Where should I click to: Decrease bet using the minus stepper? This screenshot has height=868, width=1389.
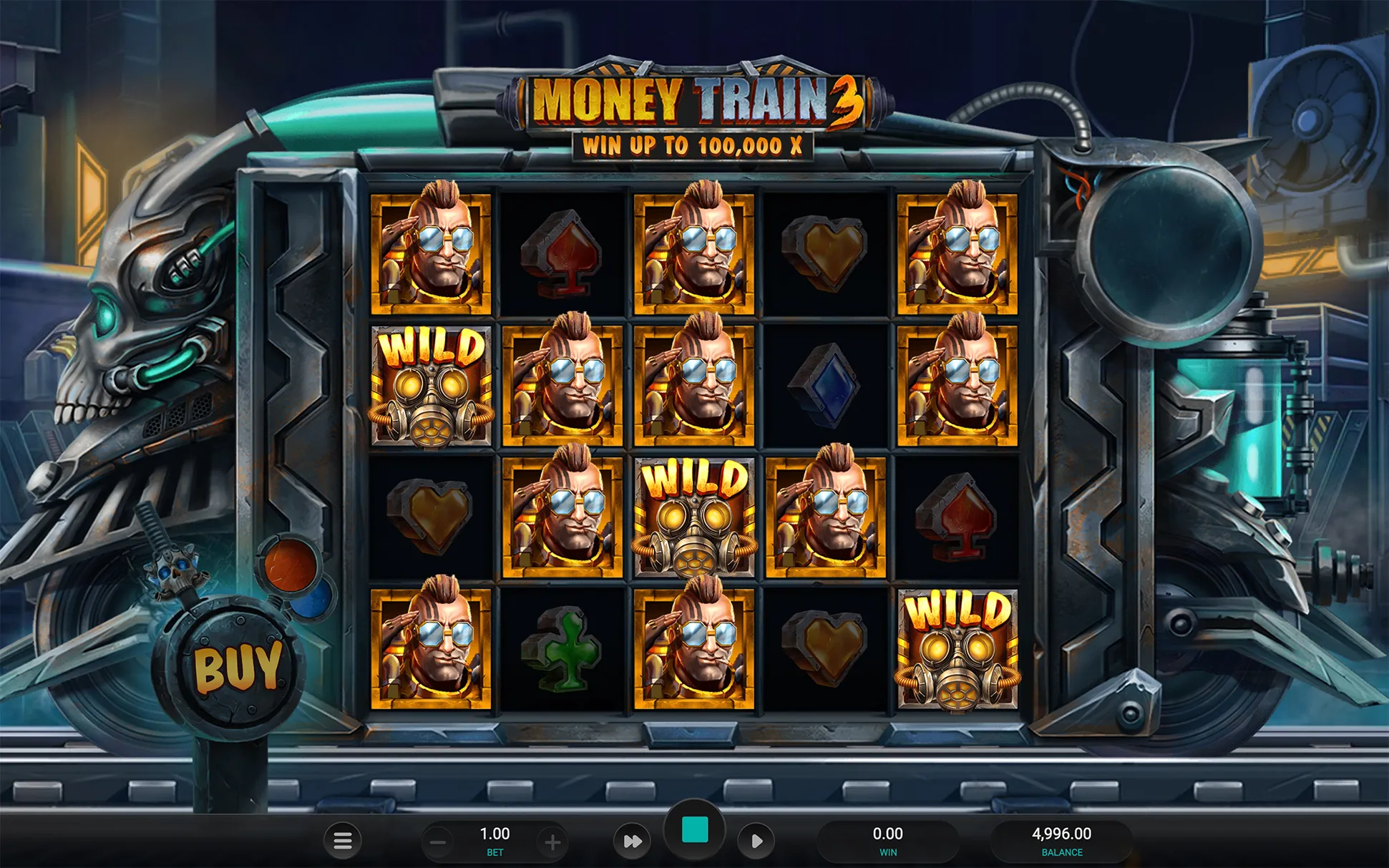point(438,842)
